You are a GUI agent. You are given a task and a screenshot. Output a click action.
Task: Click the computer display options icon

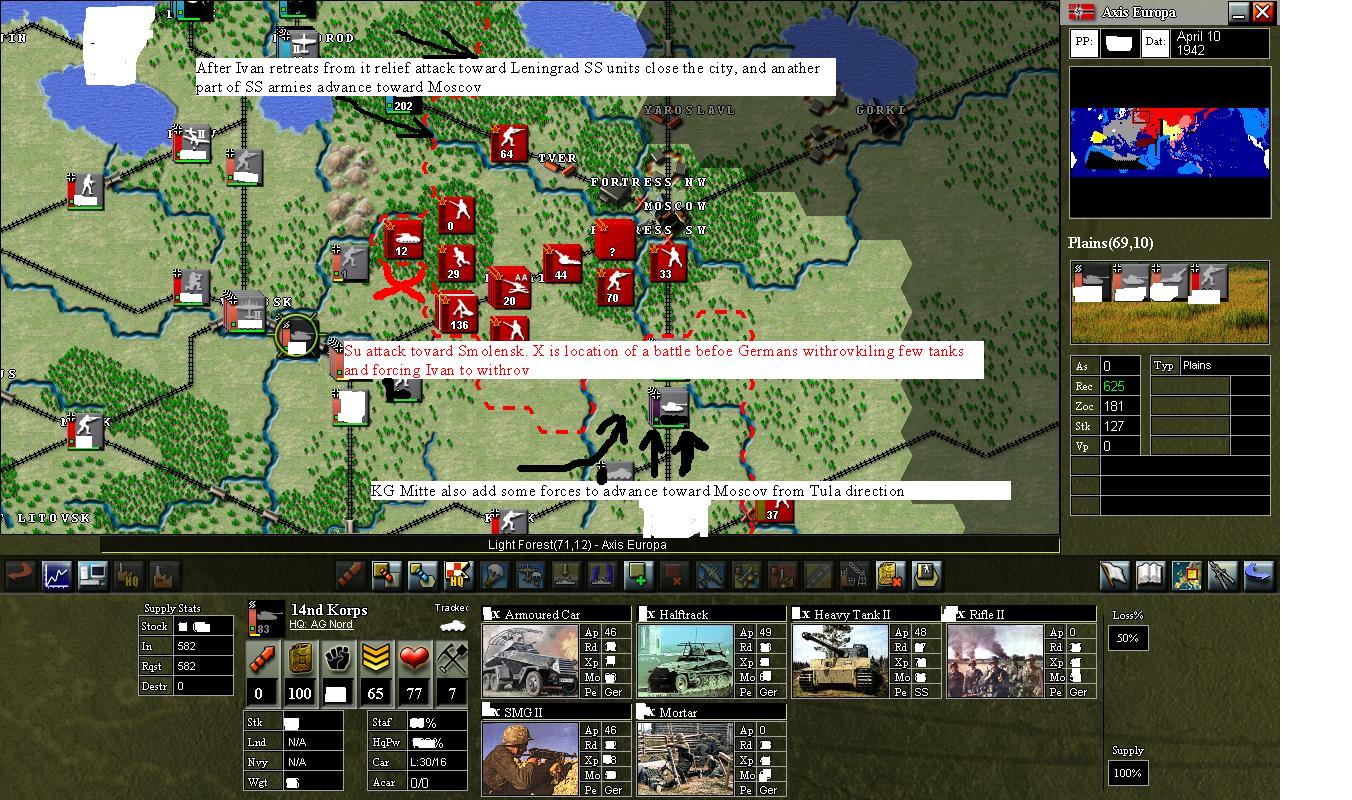click(x=93, y=575)
